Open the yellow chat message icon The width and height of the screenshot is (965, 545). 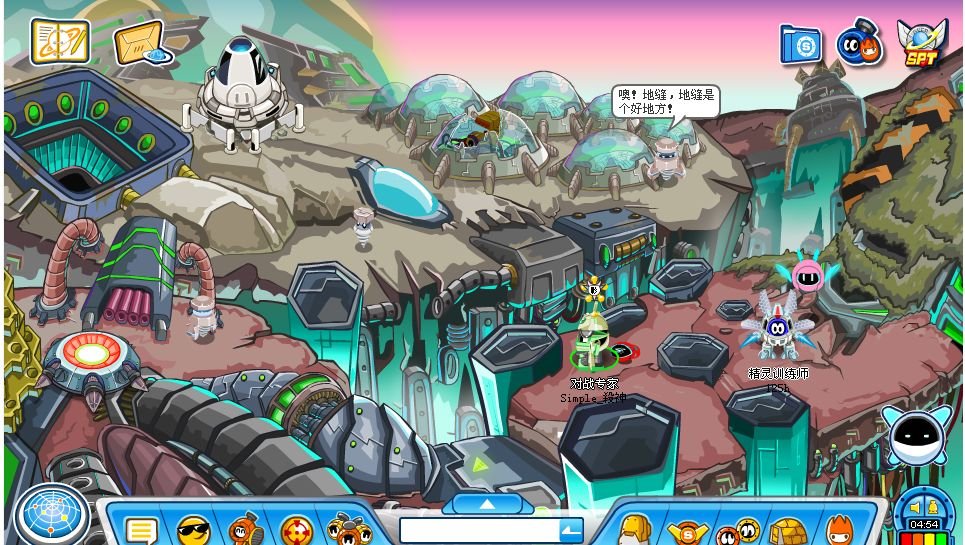[141, 530]
